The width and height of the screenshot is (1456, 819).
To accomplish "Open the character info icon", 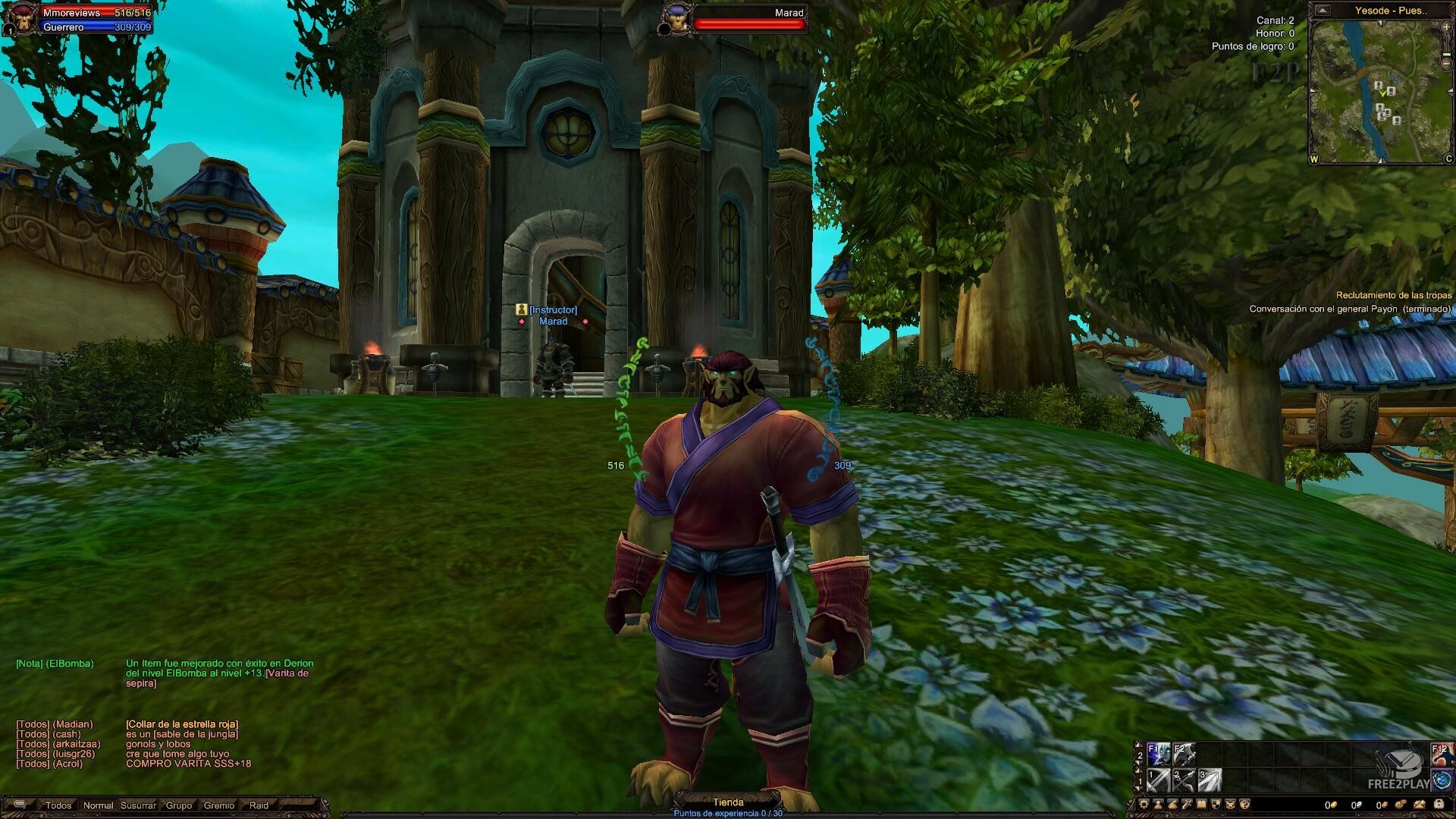I will coord(1158,805).
